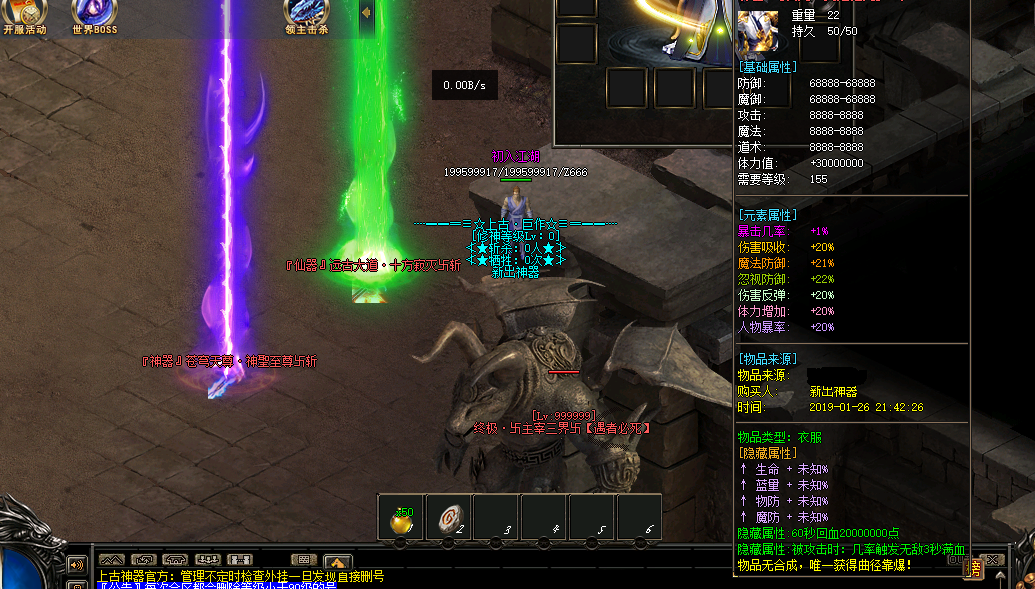Viewport: 1035px width, 589px height.
Task: Open the 领主击杀 lord kill icon
Action: (x=306, y=15)
